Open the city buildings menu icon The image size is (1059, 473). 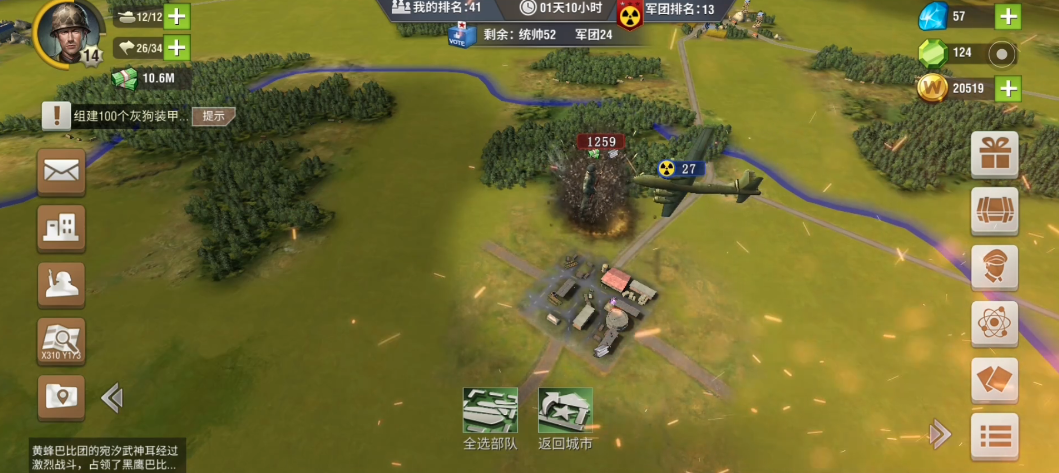click(61, 229)
